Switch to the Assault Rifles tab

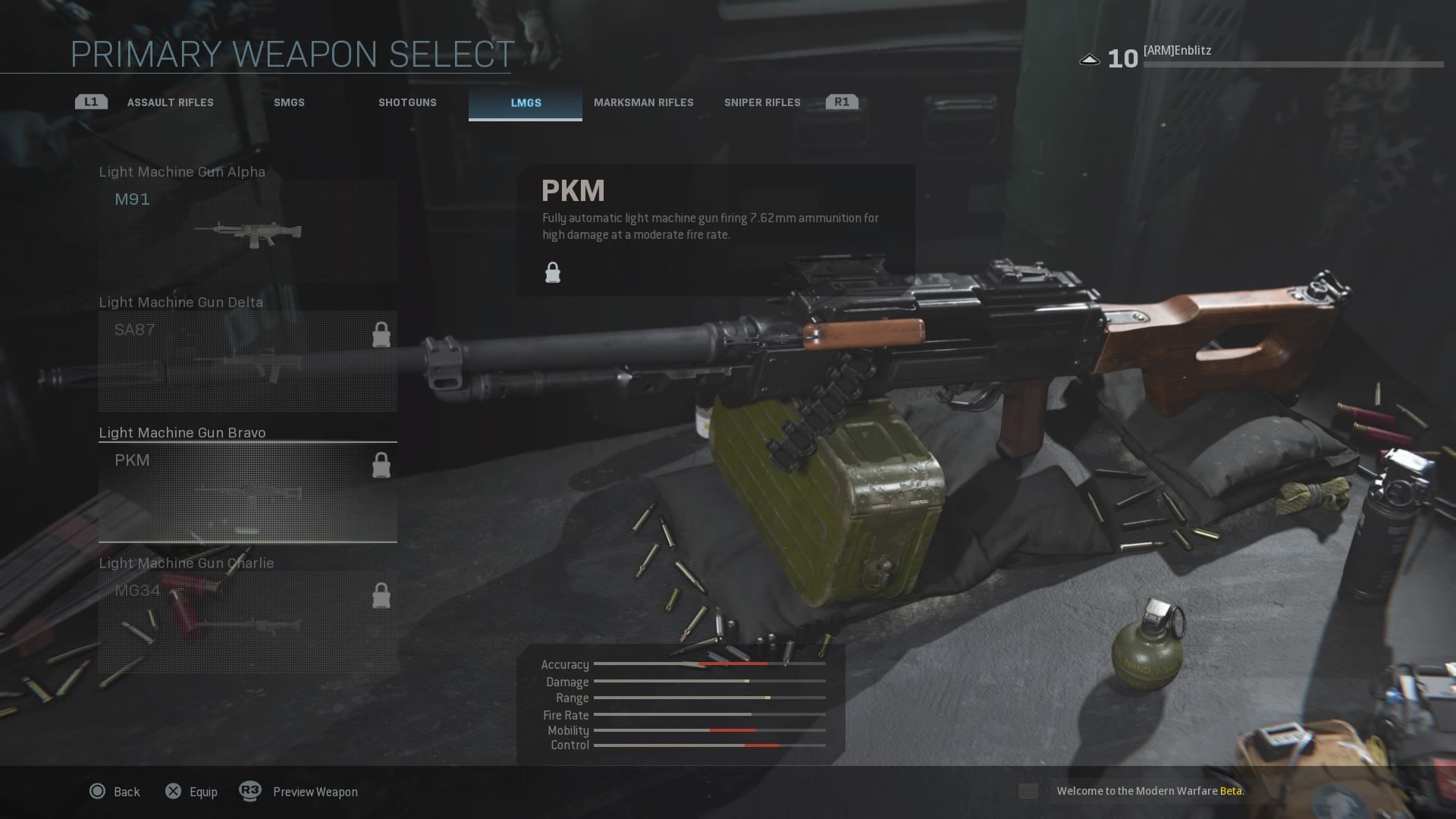point(171,102)
